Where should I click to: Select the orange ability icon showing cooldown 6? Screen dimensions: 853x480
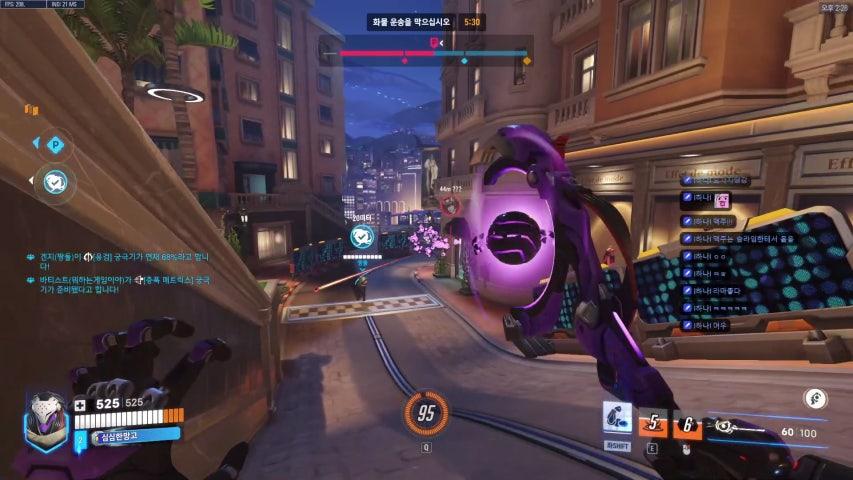pyautogui.click(x=686, y=425)
